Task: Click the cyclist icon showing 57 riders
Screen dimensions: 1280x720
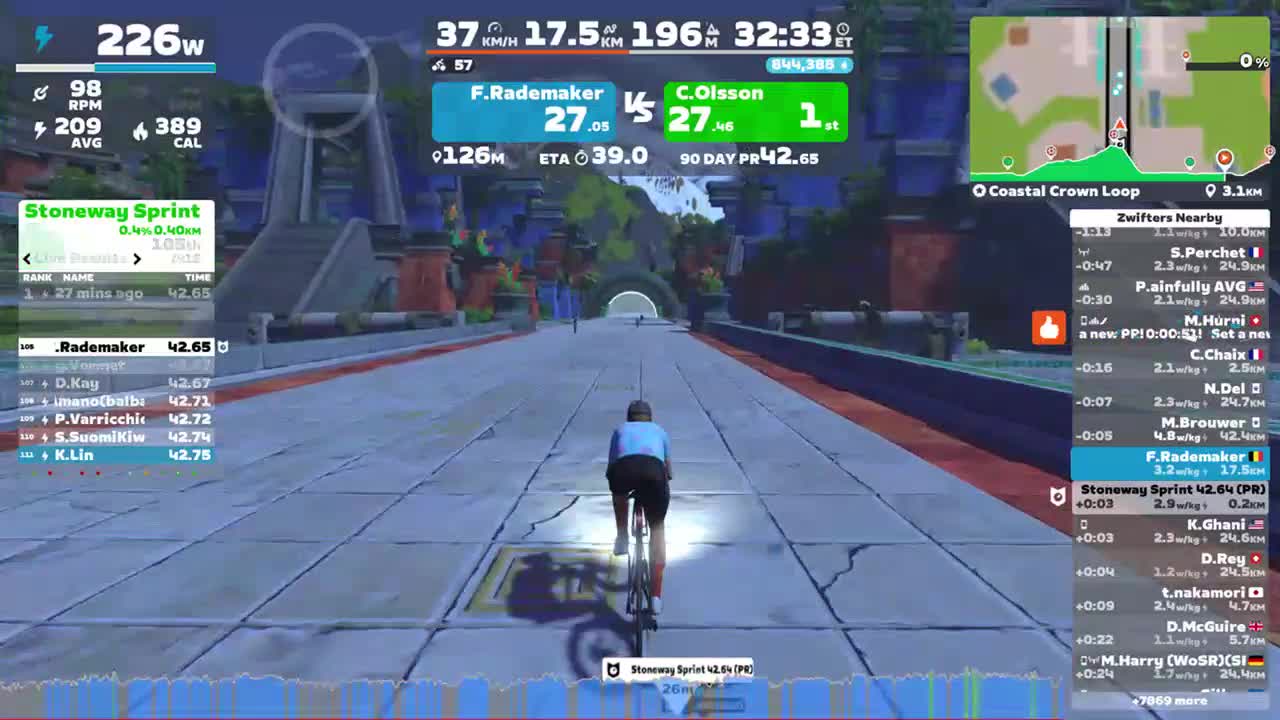Action: coord(437,65)
